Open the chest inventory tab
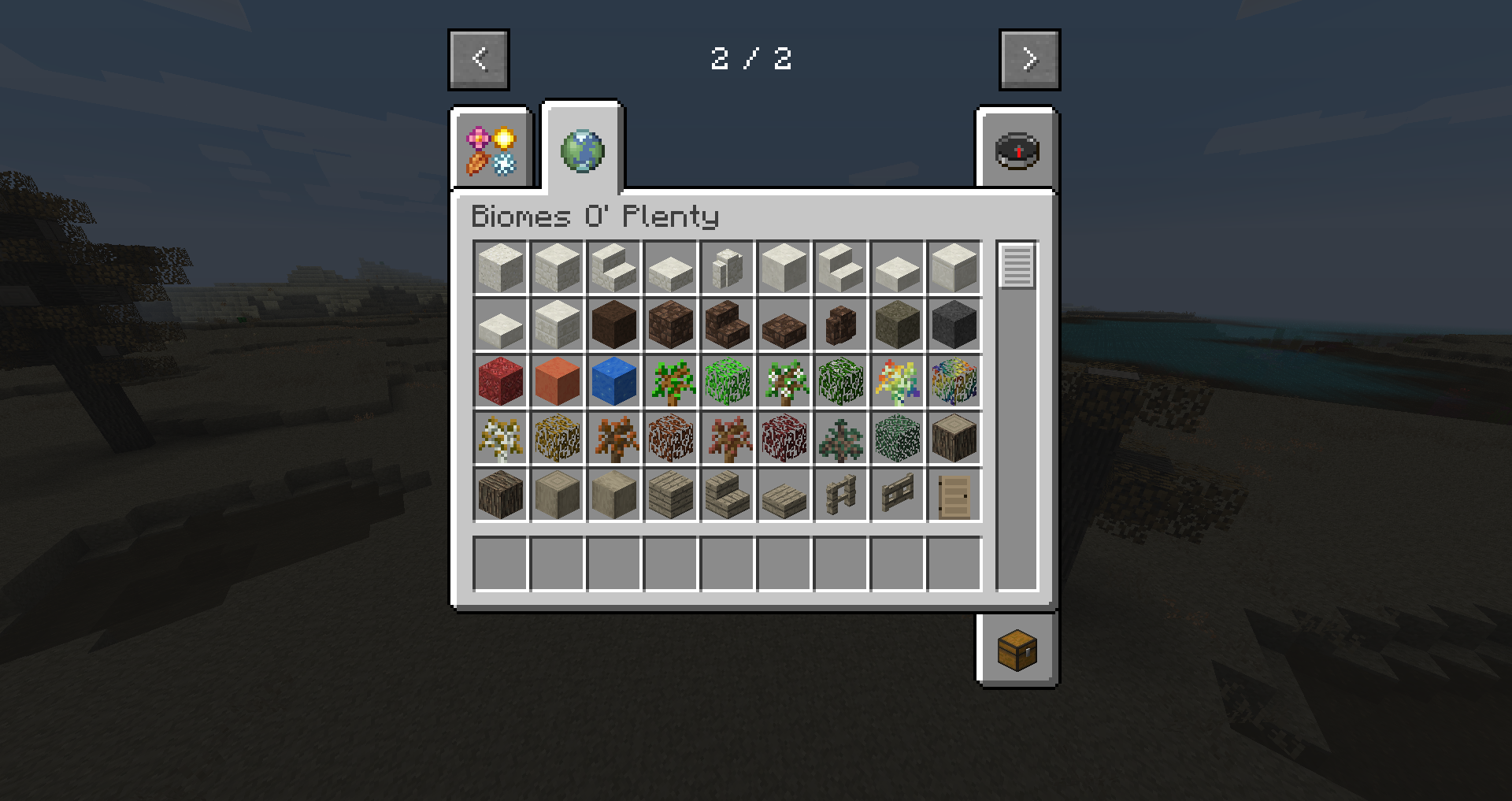This screenshot has height=801, width=1512. 1017,650
